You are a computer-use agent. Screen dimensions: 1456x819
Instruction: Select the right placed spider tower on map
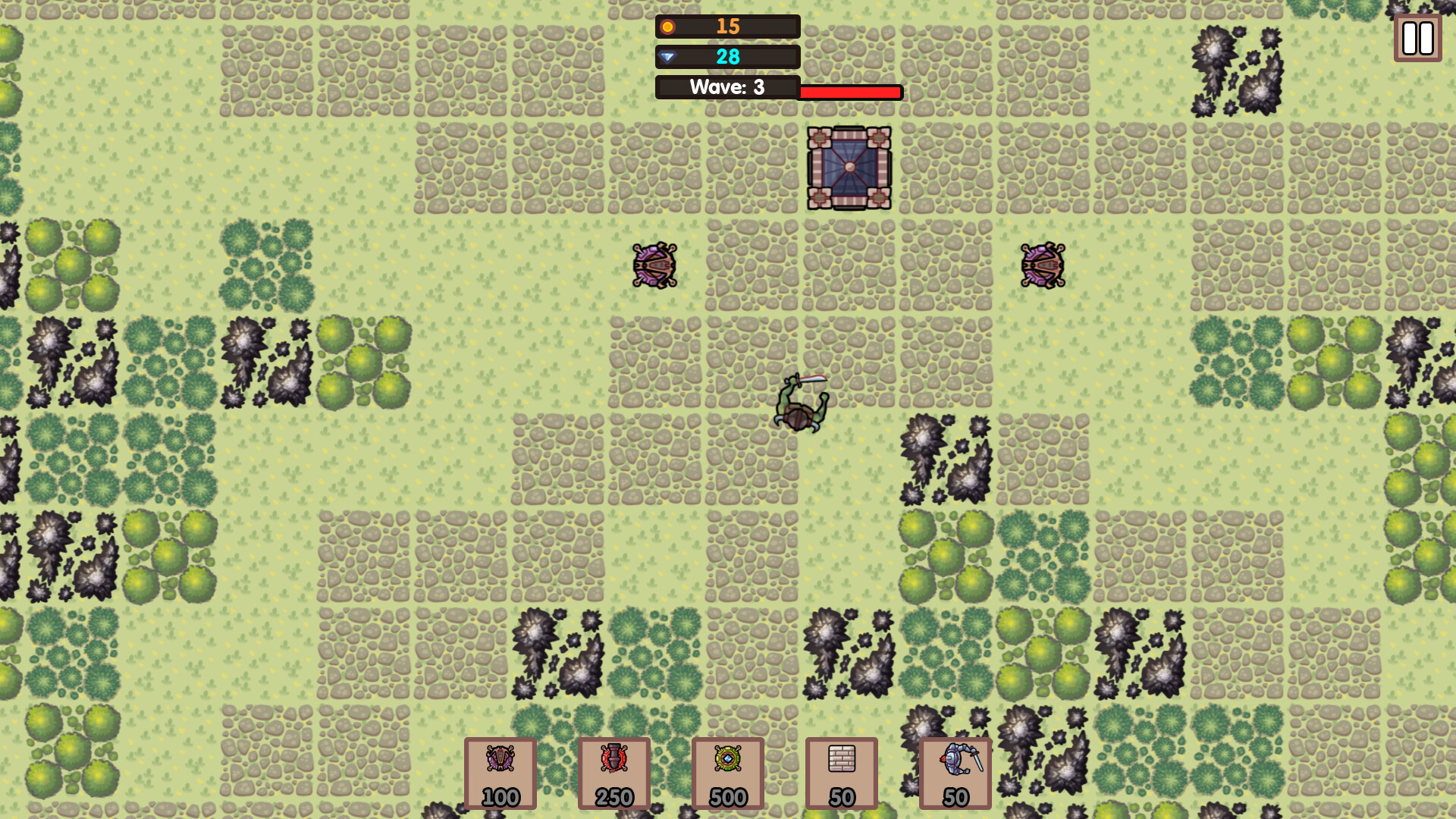coord(1041,266)
